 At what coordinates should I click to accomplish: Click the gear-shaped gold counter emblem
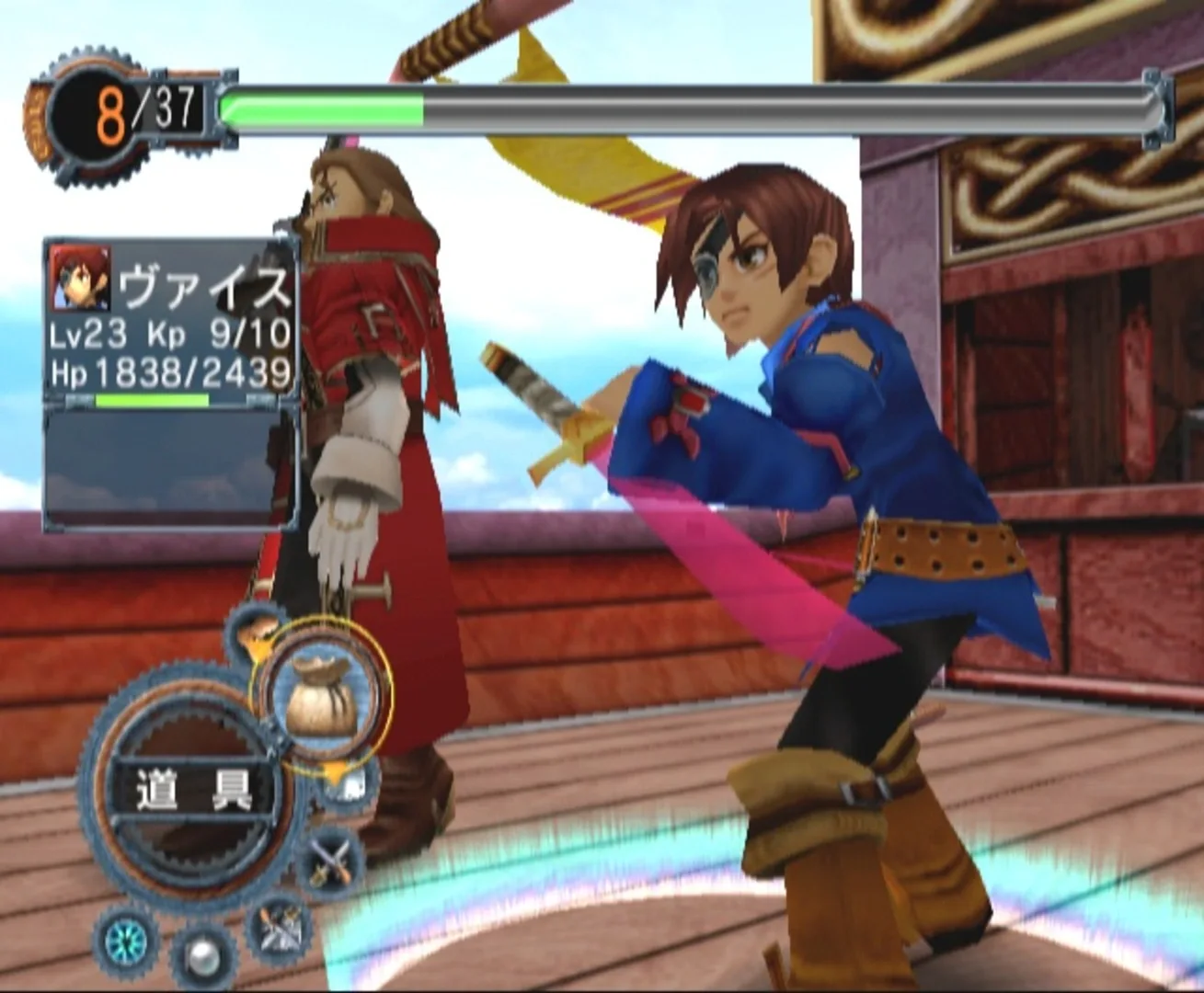[x=97, y=115]
